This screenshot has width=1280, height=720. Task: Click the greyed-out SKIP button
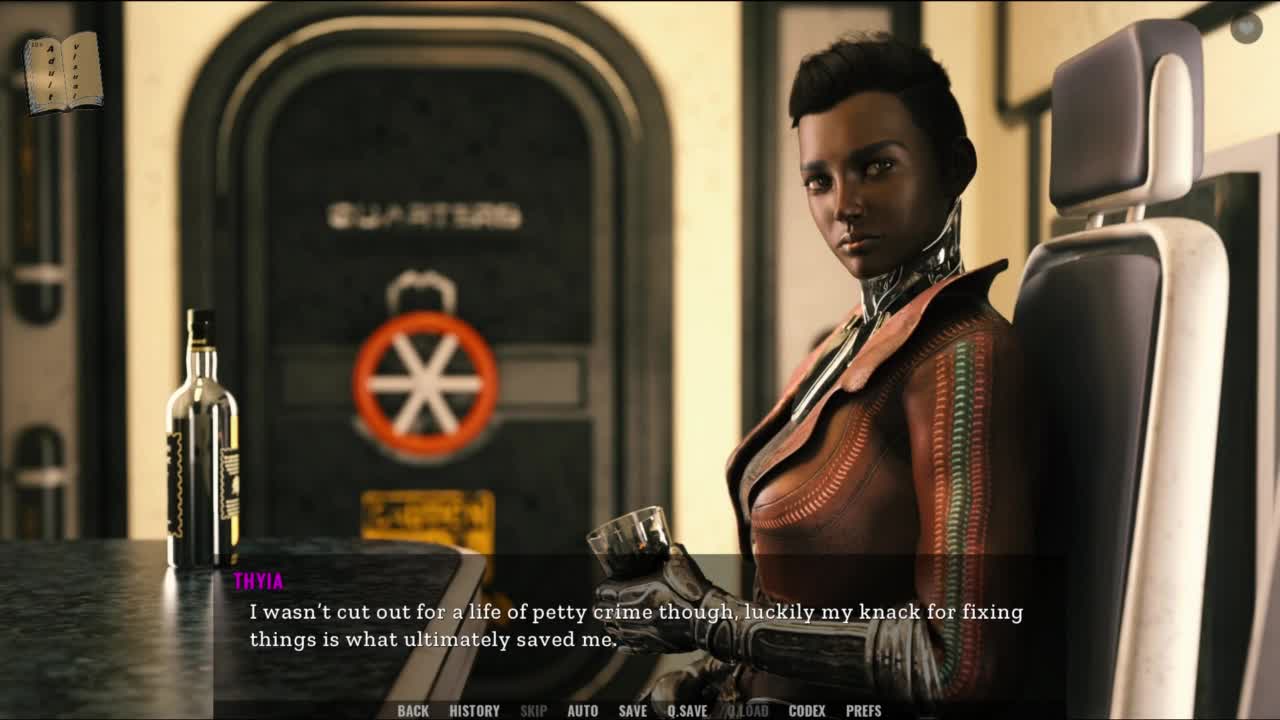click(x=533, y=711)
